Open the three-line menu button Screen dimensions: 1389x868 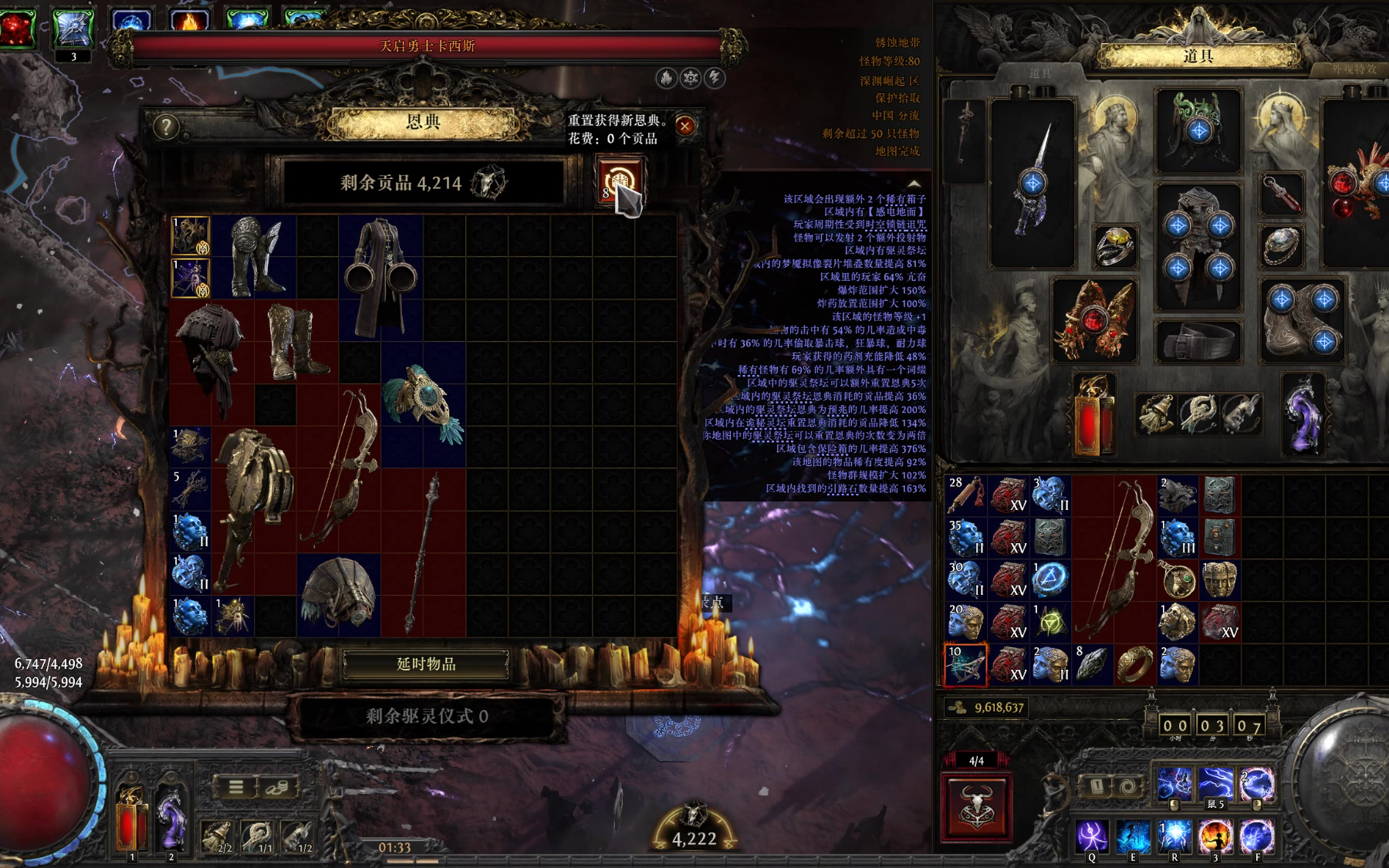click(x=236, y=787)
